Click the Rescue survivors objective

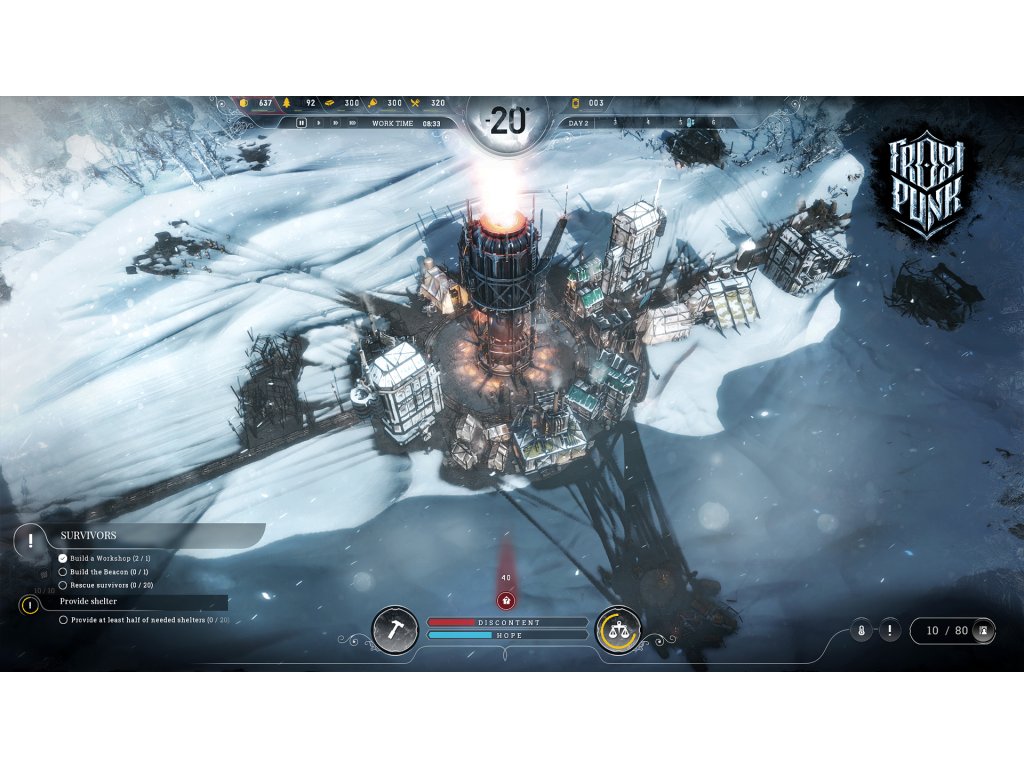pyautogui.click(x=118, y=585)
